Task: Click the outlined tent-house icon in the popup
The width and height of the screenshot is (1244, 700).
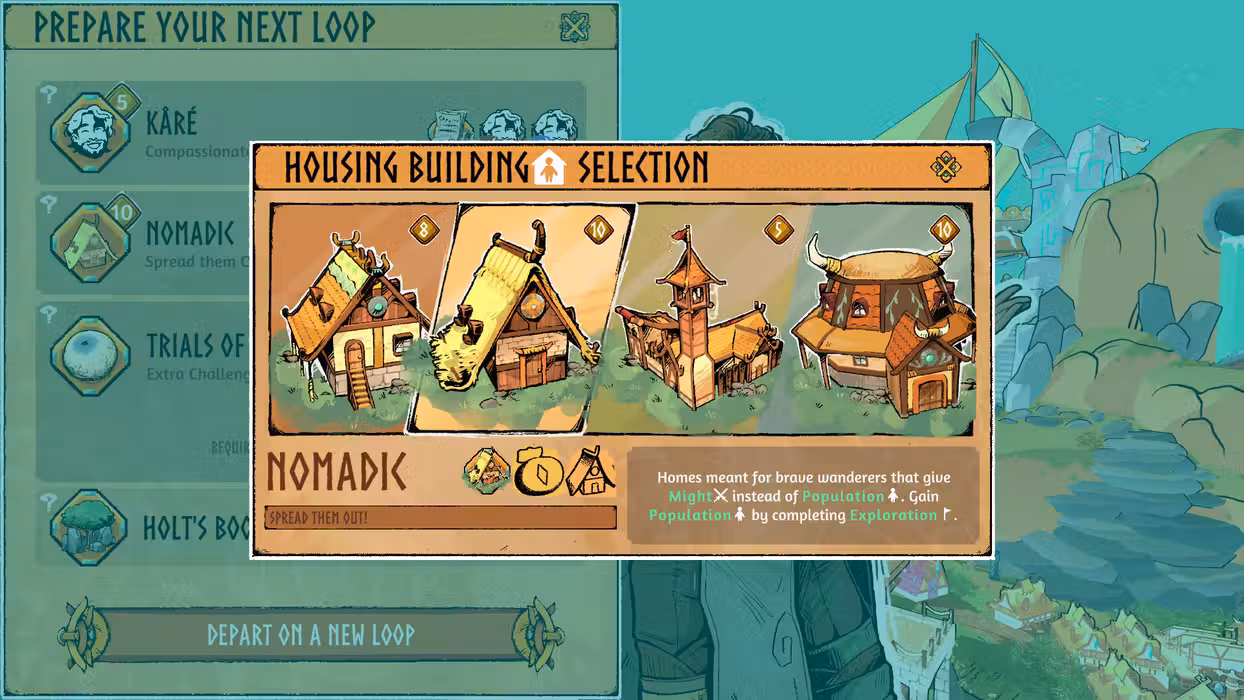Action: point(591,472)
